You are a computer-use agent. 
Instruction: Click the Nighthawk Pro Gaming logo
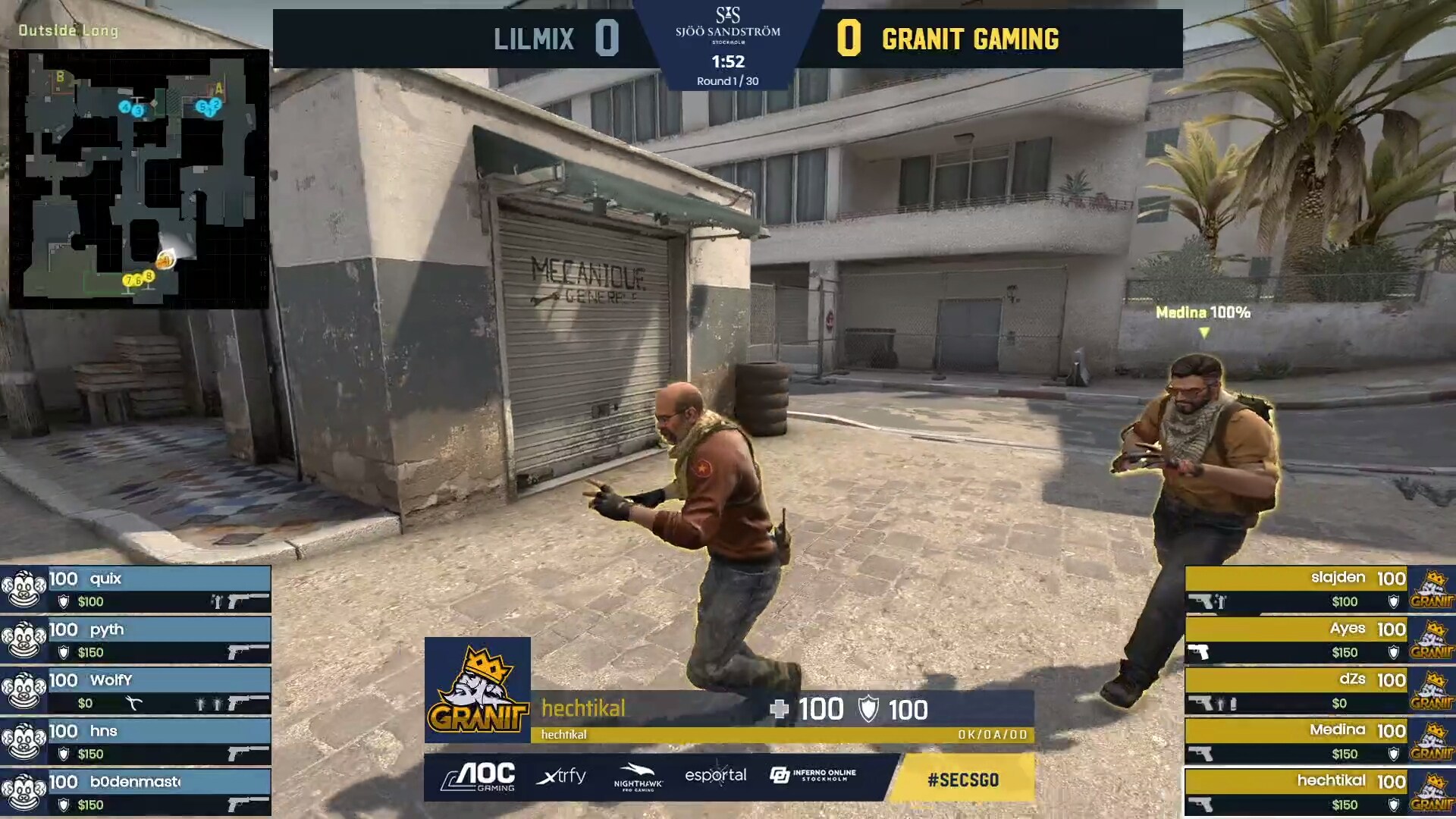(x=639, y=777)
